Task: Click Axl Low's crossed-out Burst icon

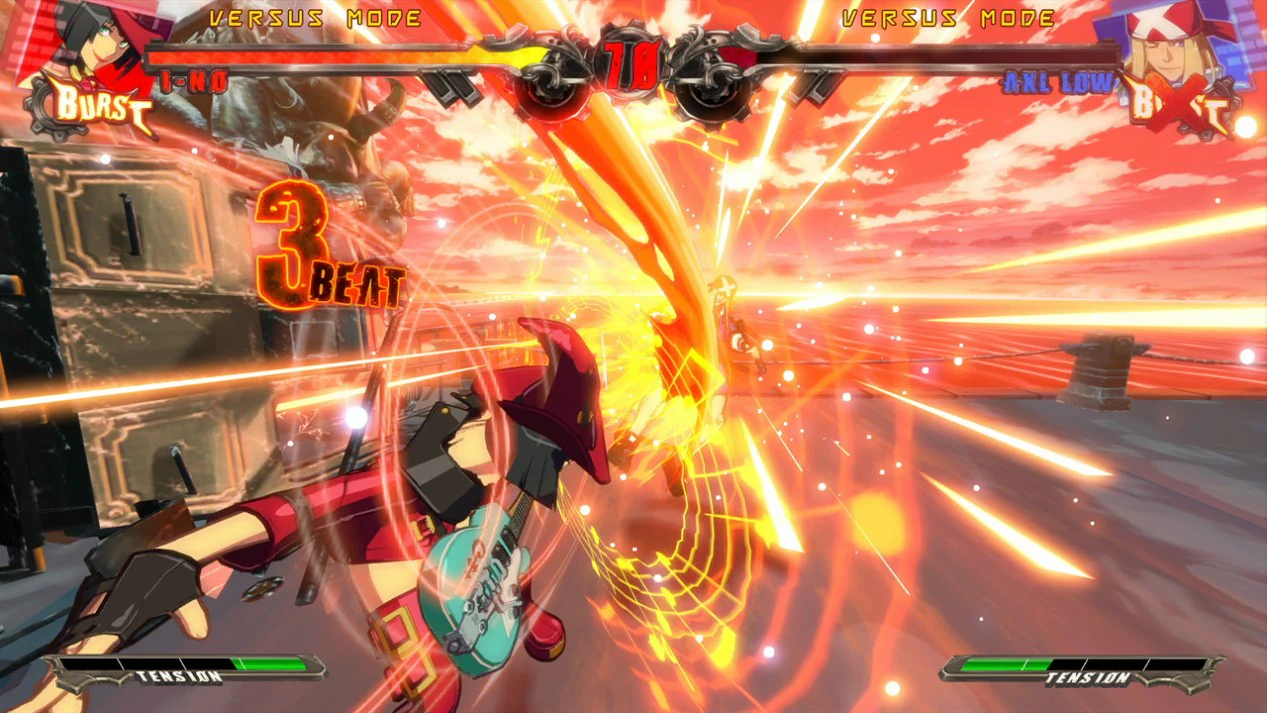Action: pos(1178,107)
